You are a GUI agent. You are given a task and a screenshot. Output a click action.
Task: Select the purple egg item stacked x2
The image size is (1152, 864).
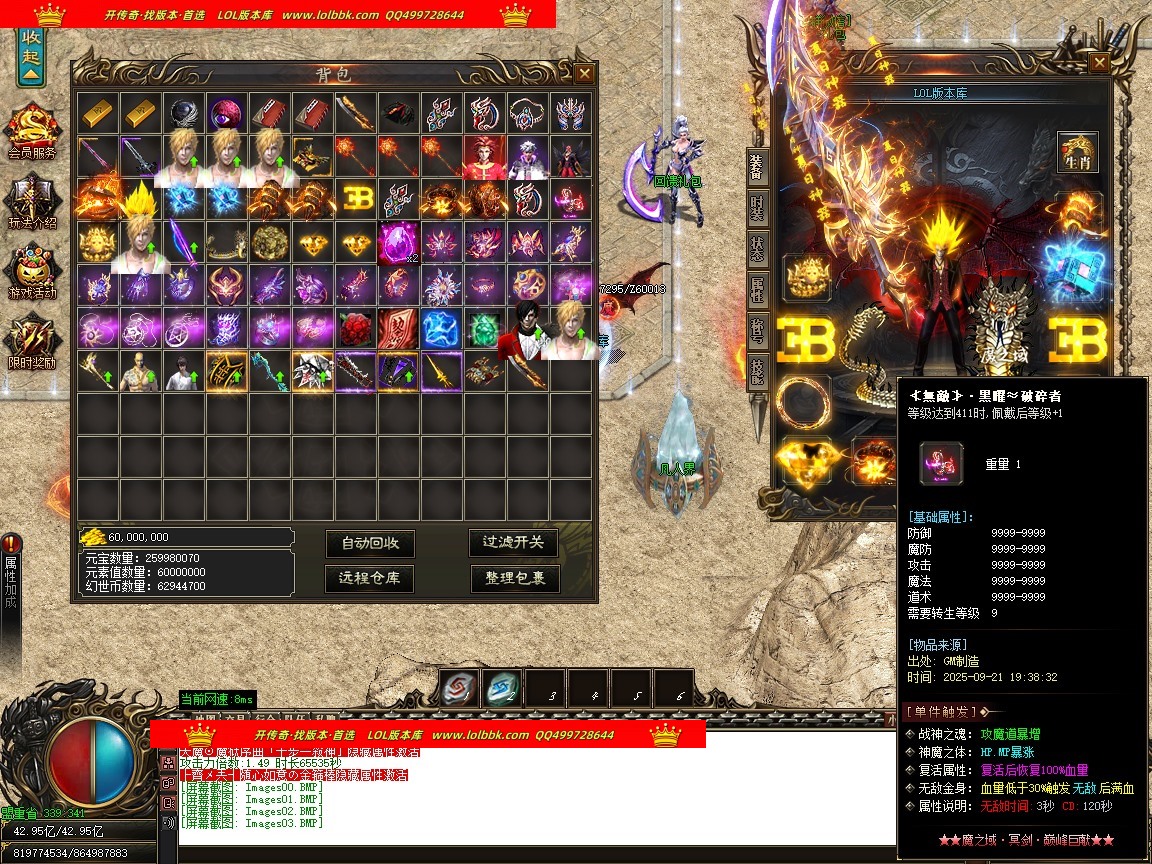(x=399, y=242)
